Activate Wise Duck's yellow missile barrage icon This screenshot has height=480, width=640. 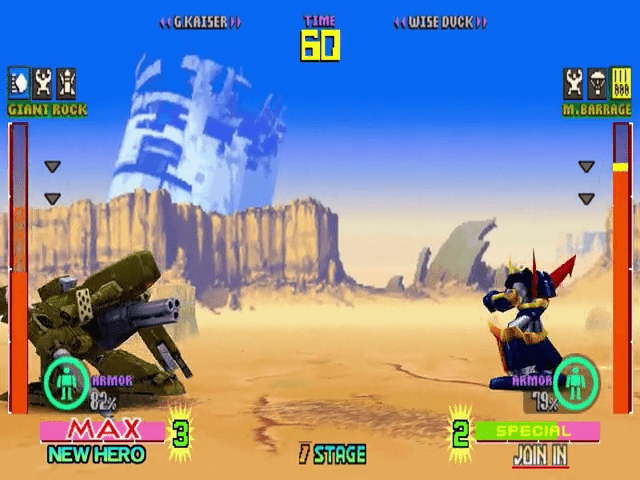click(x=620, y=80)
